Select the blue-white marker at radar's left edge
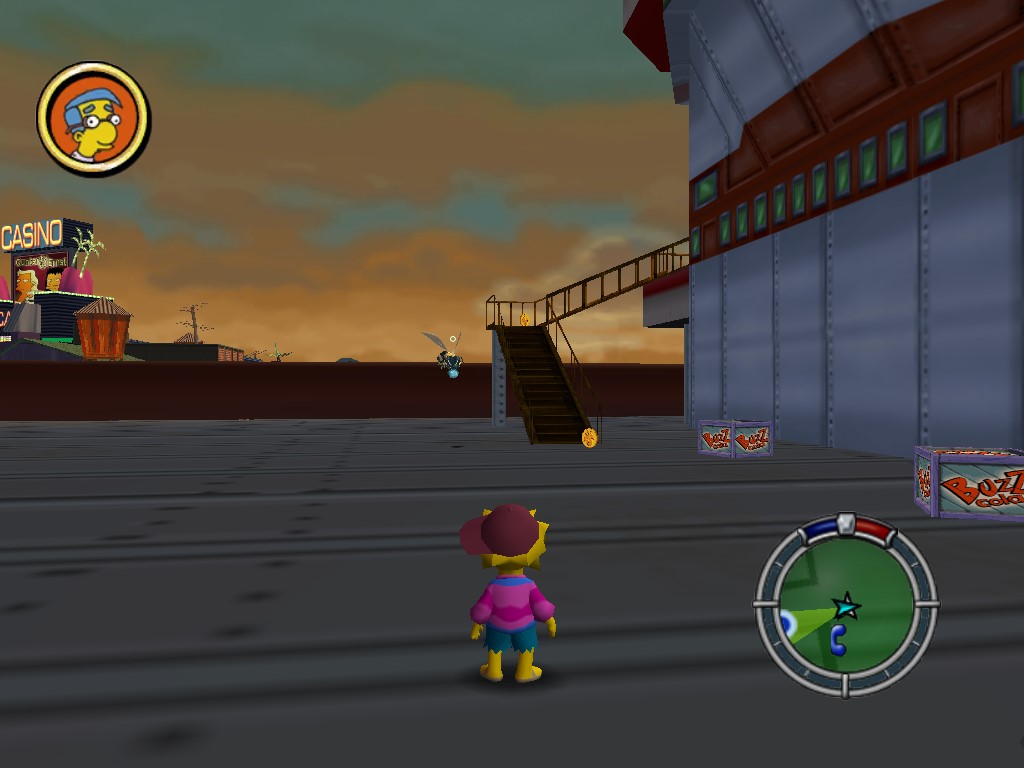Screen dimensions: 1024x768 787,623
